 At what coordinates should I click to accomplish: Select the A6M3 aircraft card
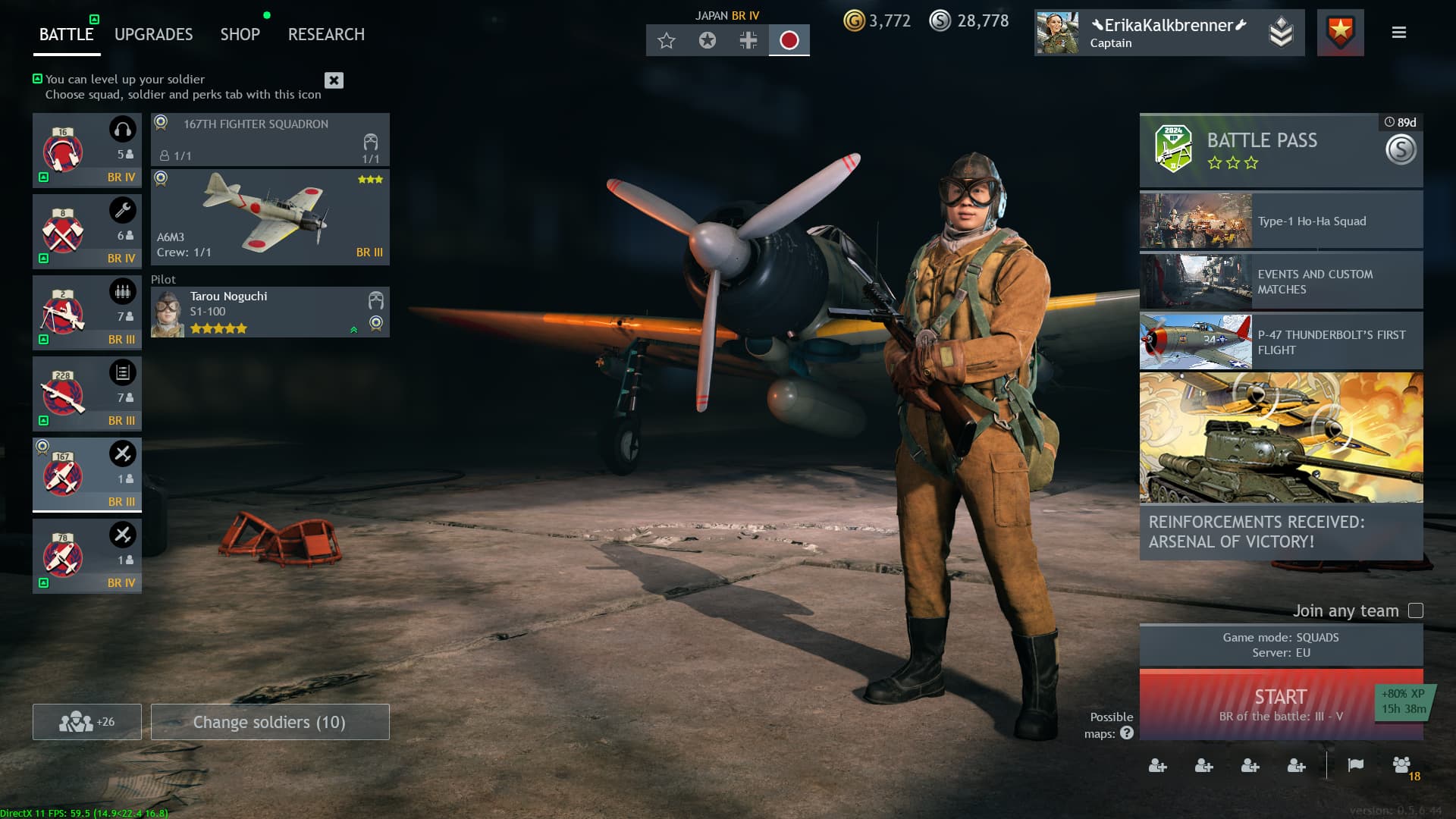point(270,217)
